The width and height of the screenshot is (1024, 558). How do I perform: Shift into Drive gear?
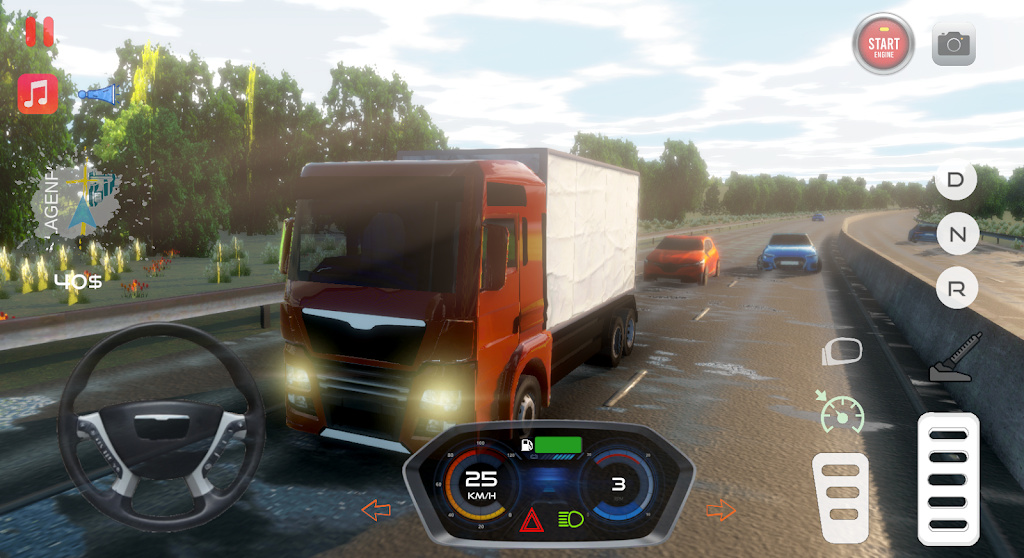[x=956, y=181]
